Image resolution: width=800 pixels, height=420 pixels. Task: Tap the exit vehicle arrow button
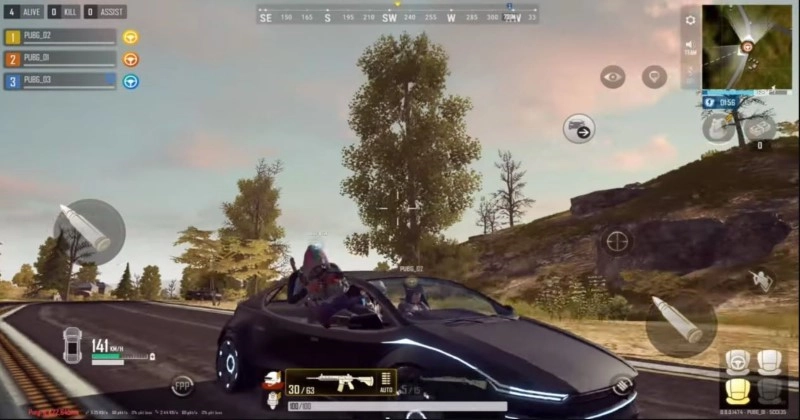[x=579, y=128]
